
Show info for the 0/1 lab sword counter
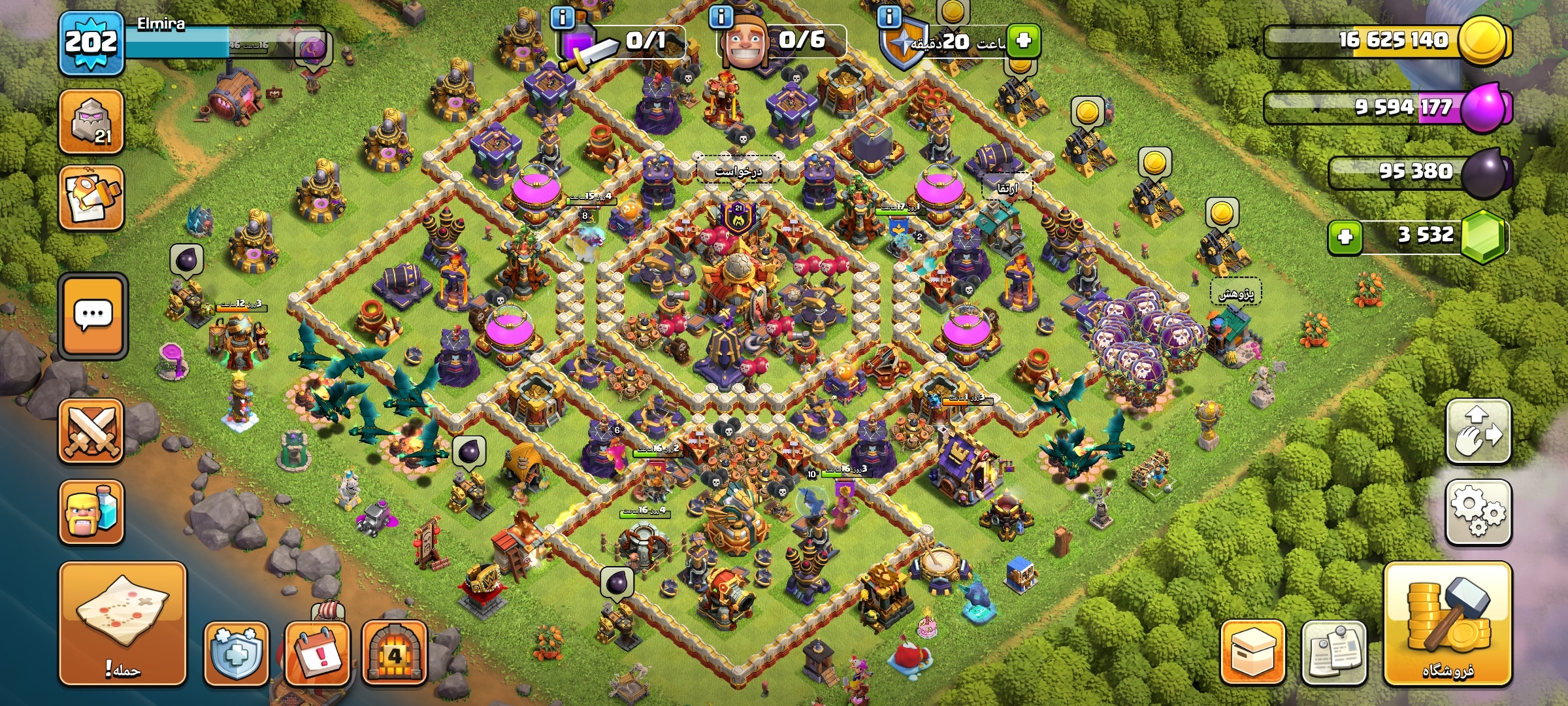(562, 17)
